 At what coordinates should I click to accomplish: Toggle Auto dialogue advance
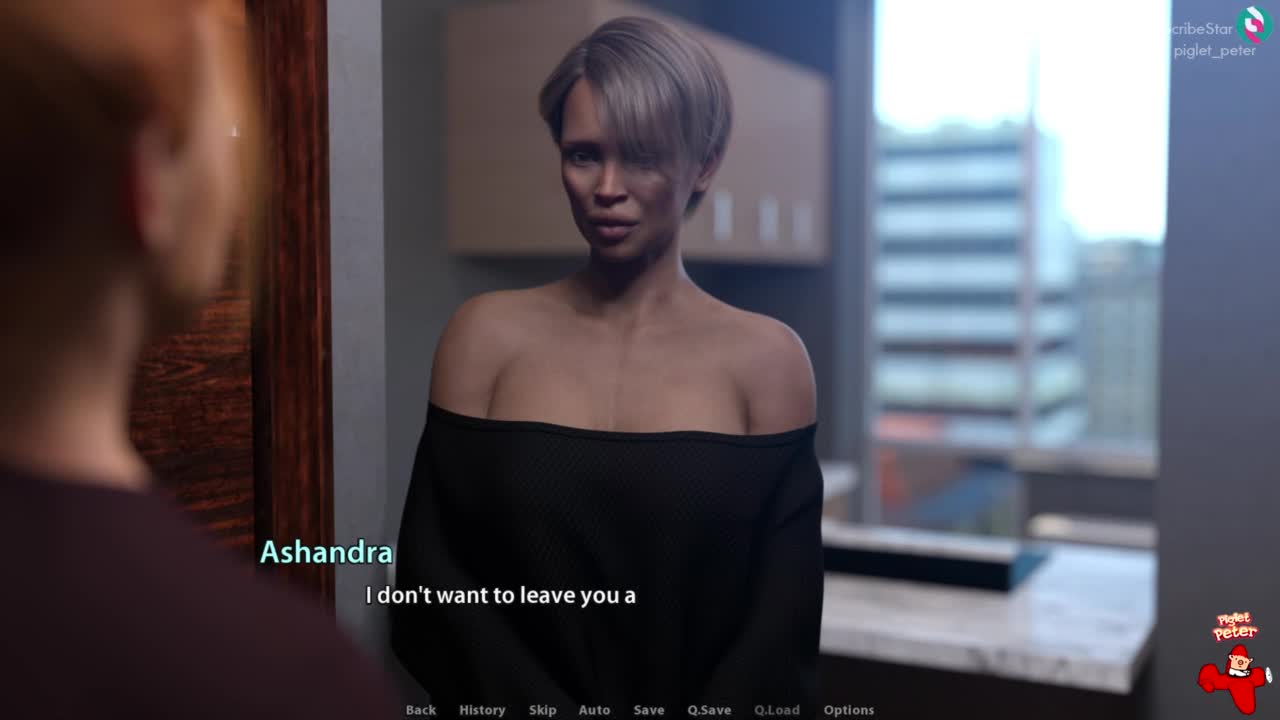[x=594, y=710]
